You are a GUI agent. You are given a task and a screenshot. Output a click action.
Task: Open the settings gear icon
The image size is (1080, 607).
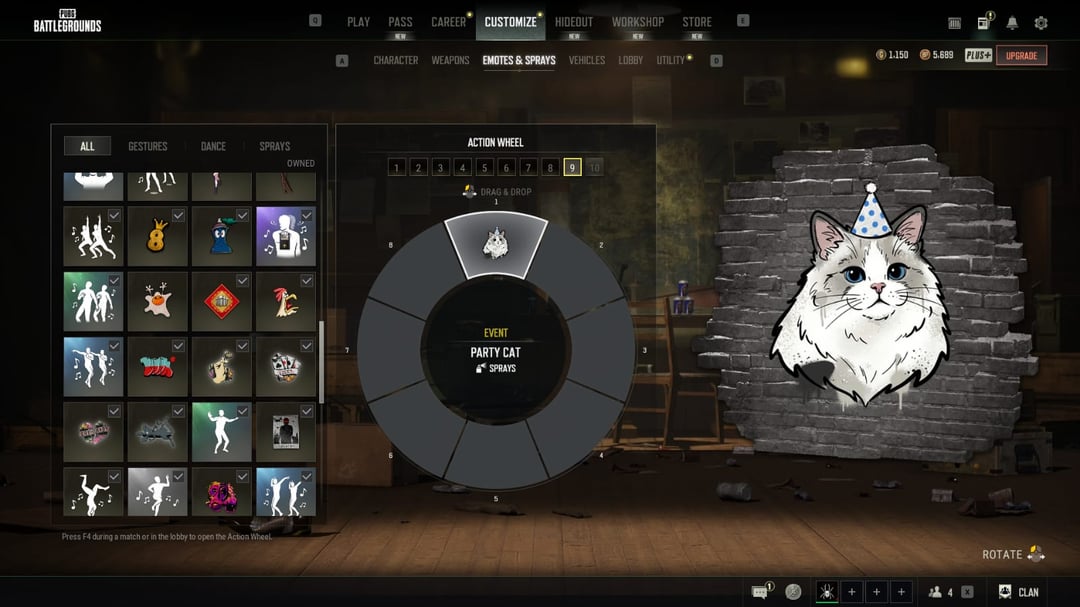click(x=1041, y=23)
